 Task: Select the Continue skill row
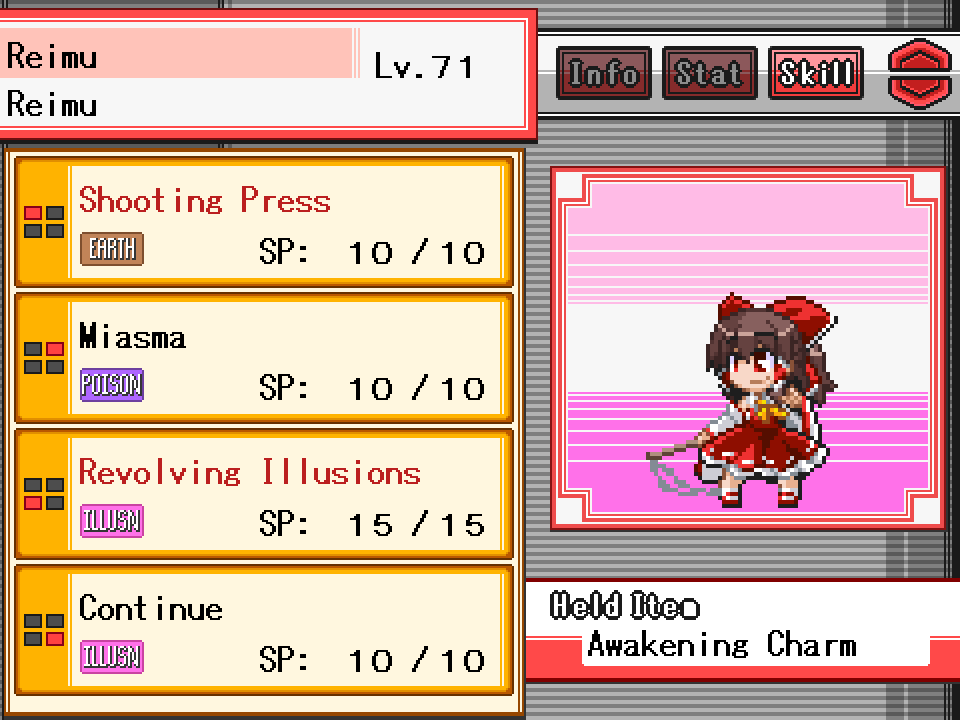[264, 630]
